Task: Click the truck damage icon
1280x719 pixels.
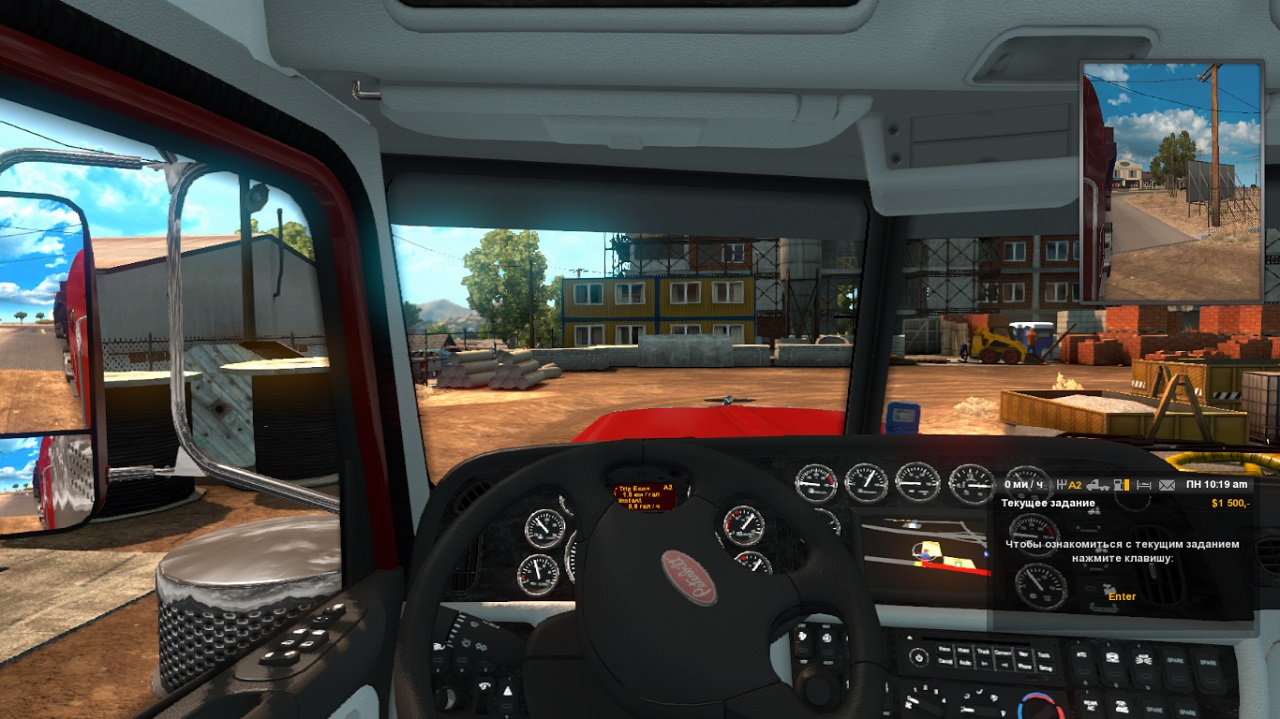Action: click(x=1098, y=485)
